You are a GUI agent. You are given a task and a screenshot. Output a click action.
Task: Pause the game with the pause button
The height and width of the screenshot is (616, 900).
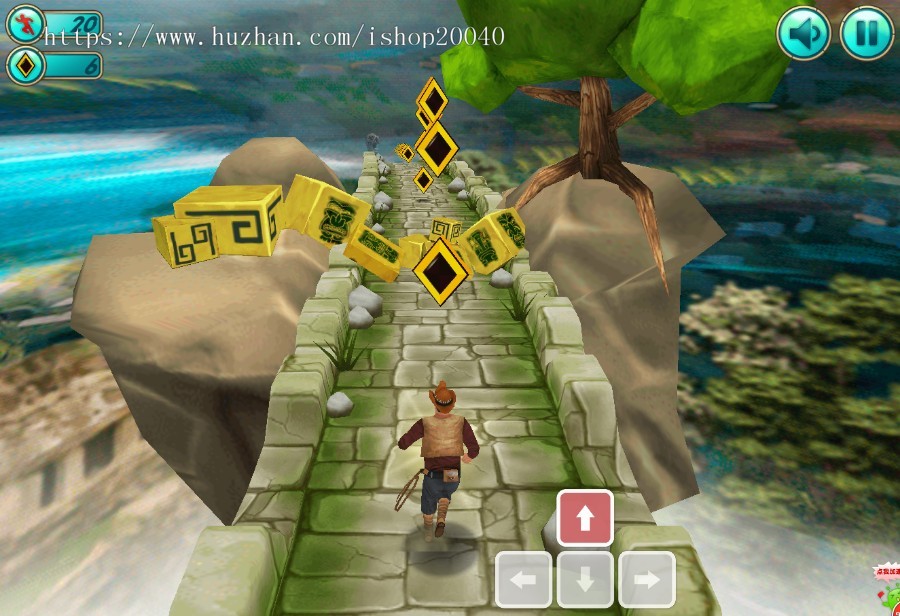tap(866, 34)
